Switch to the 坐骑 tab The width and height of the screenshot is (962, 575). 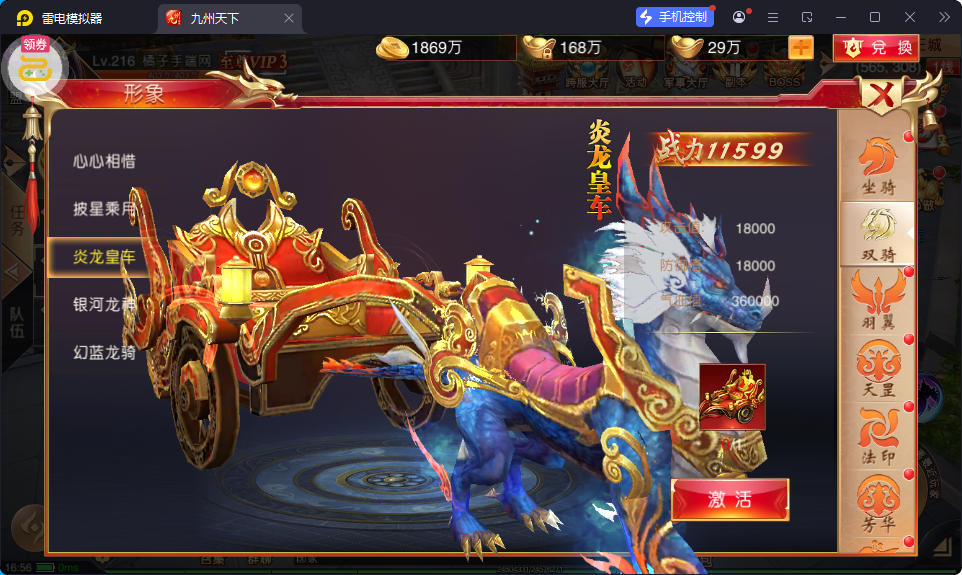point(878,166)
